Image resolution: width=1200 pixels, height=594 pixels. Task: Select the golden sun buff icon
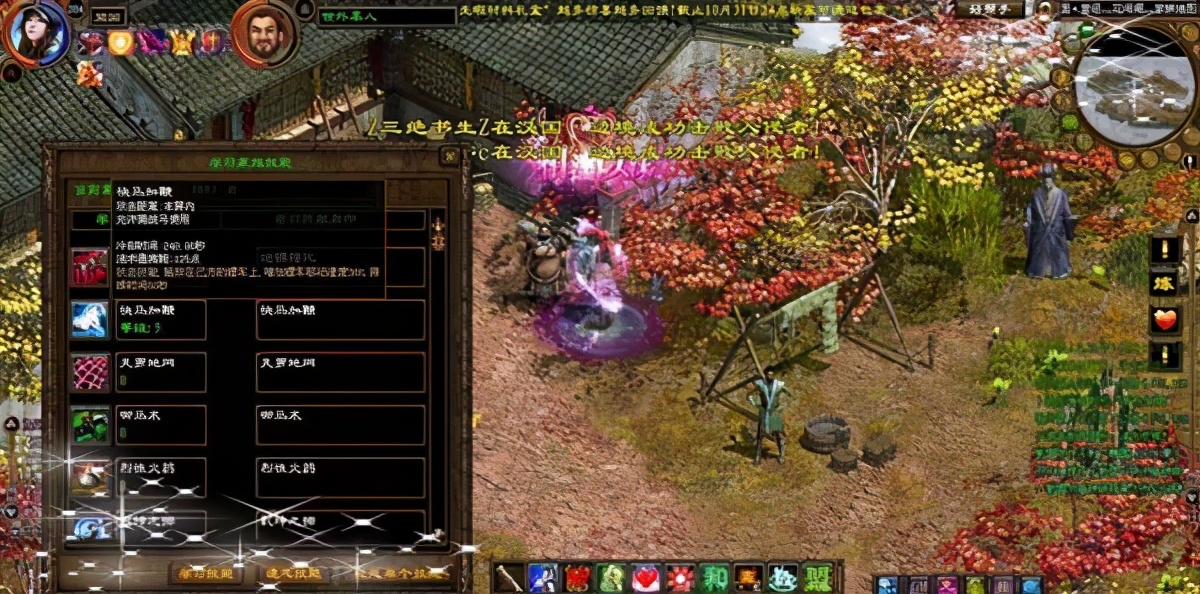click(121, 42)
